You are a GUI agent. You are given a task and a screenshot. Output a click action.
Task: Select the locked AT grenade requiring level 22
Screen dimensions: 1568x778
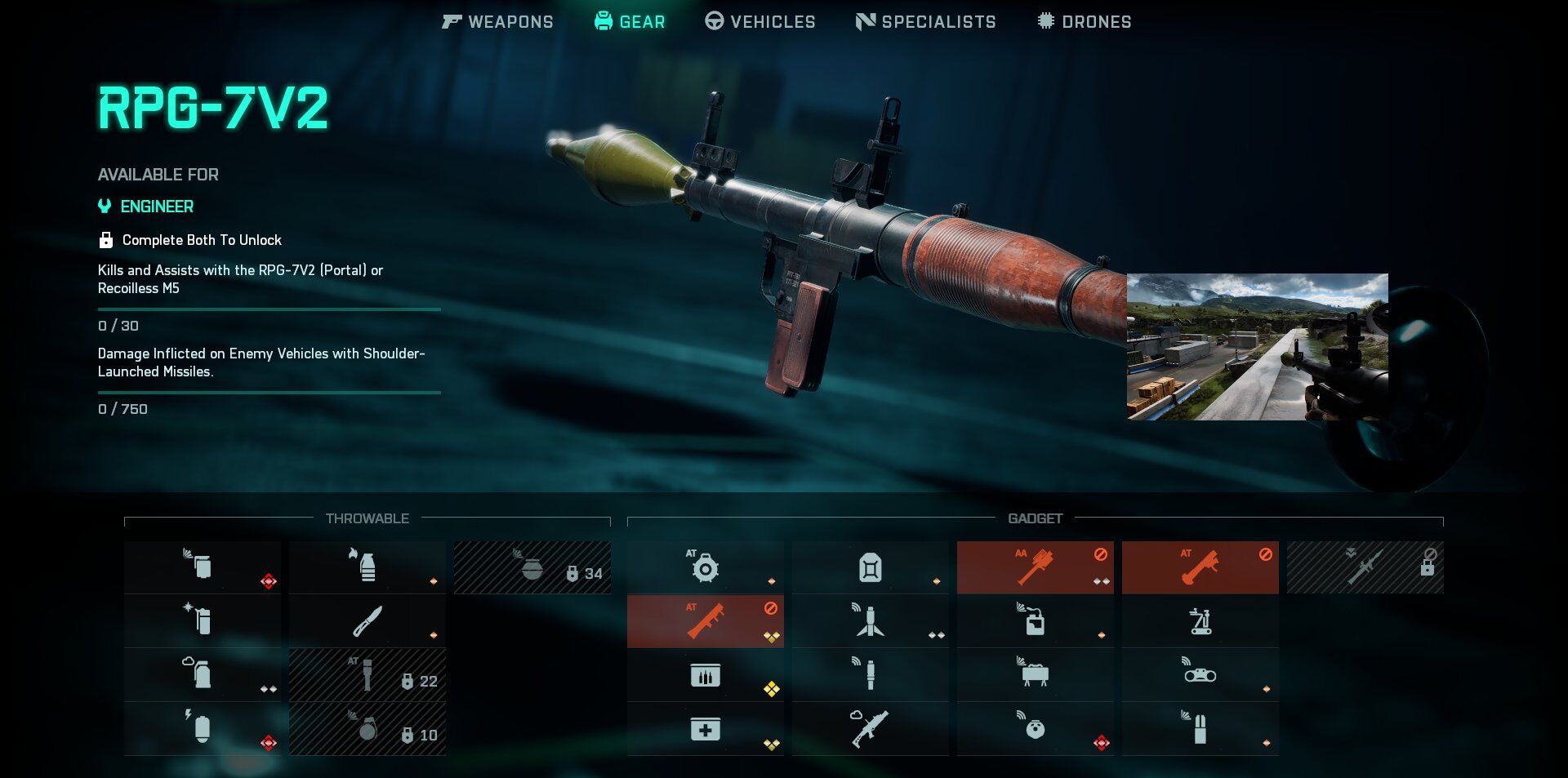tap(367, 675)
